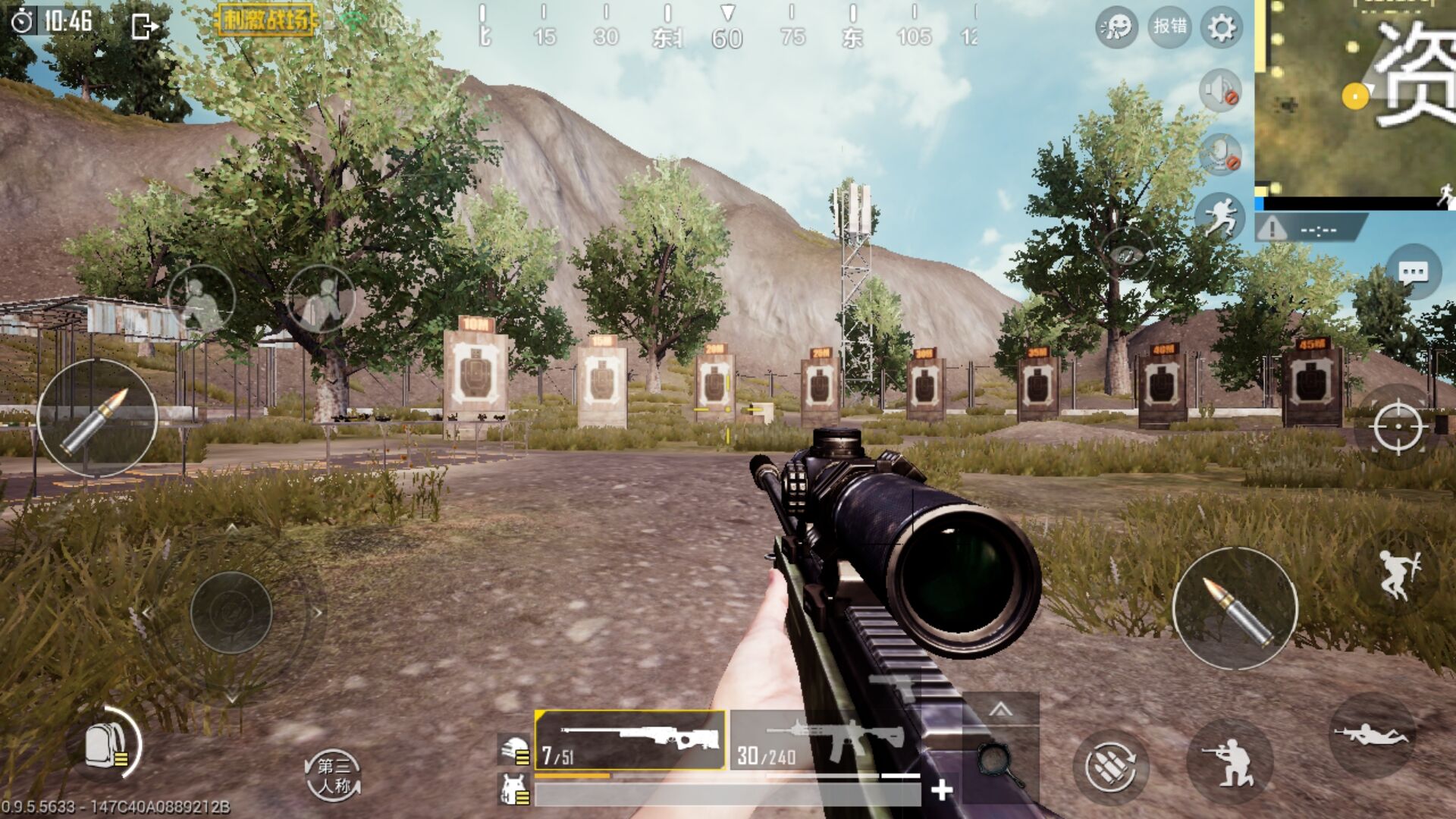Toggle the sprint running figure icon
1456x819 pixels.
[x=1219, y=218]
